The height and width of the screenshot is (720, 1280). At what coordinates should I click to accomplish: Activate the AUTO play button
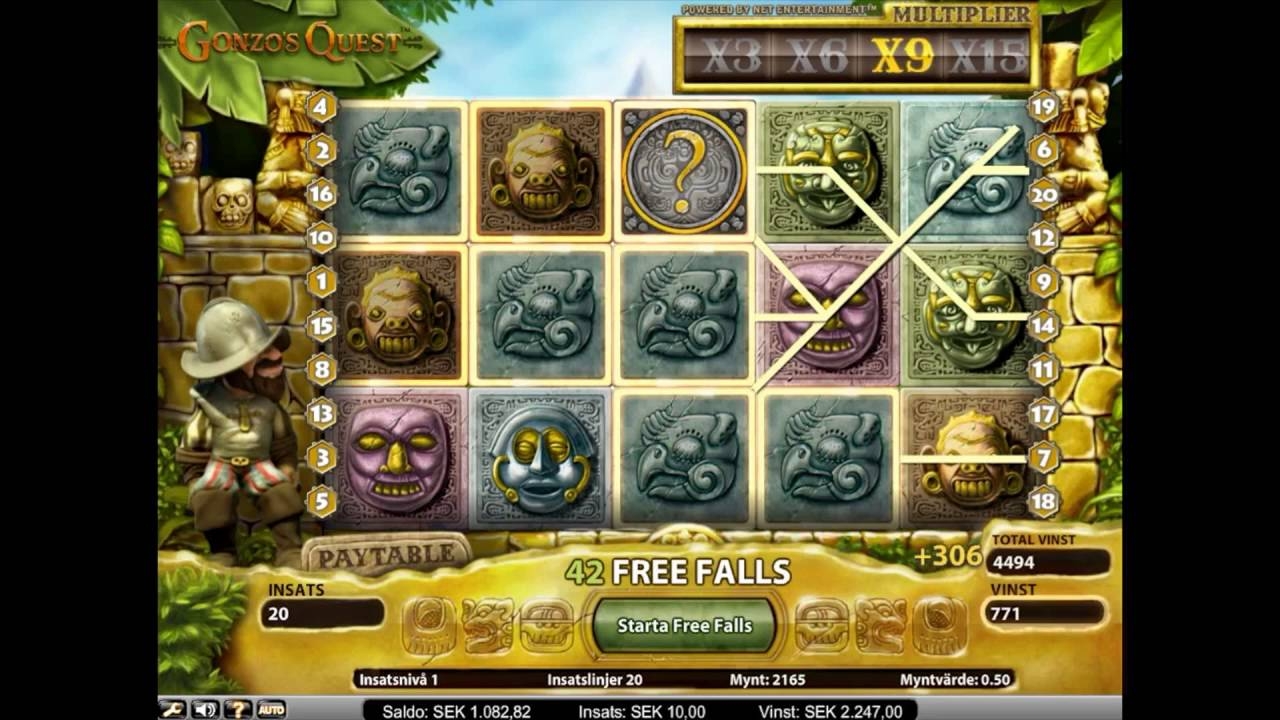pos(271,709)
